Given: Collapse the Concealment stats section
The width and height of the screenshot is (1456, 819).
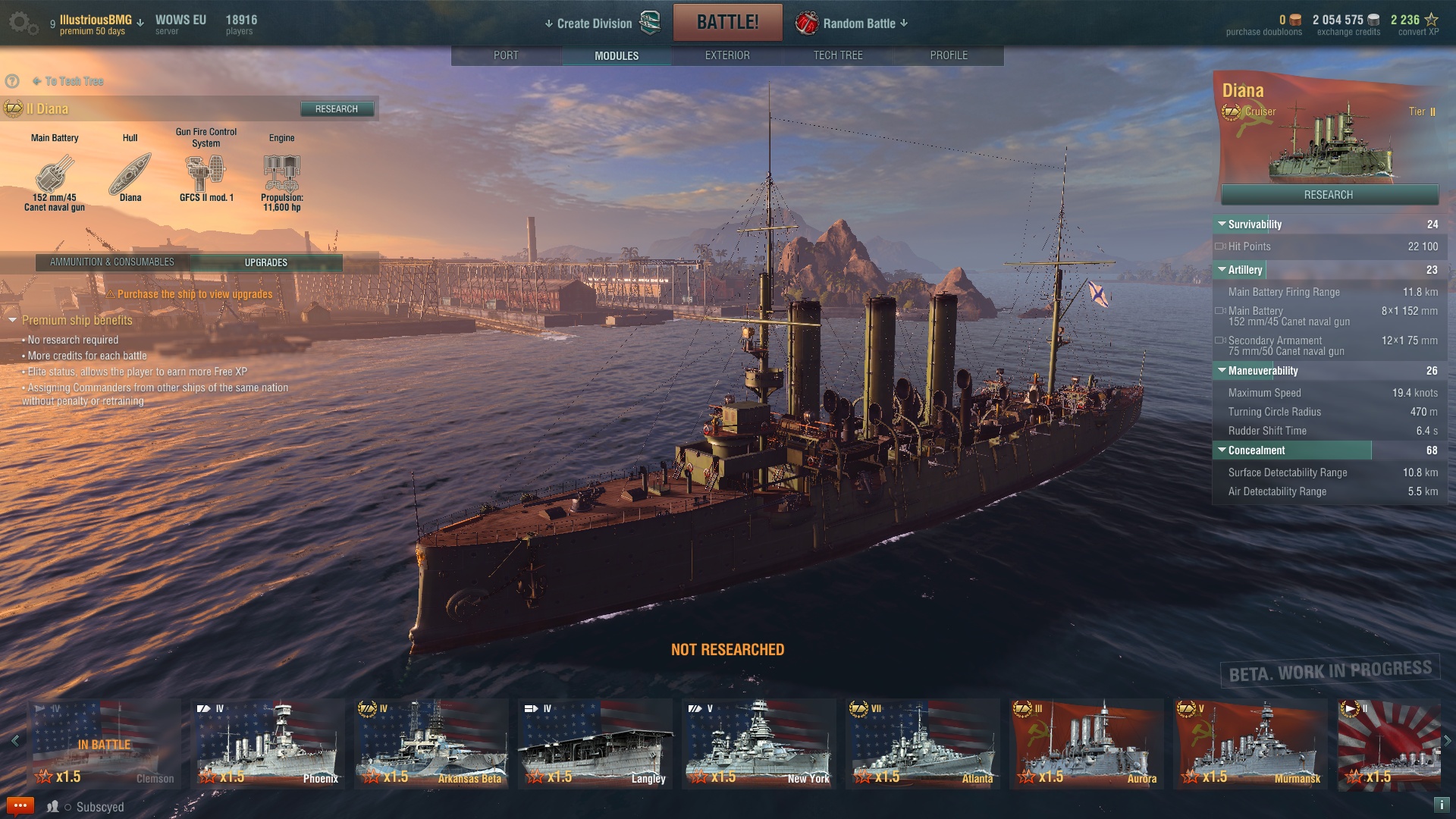Looking at the screenshot, I should pyautogui.click(x=1222, y=450).
